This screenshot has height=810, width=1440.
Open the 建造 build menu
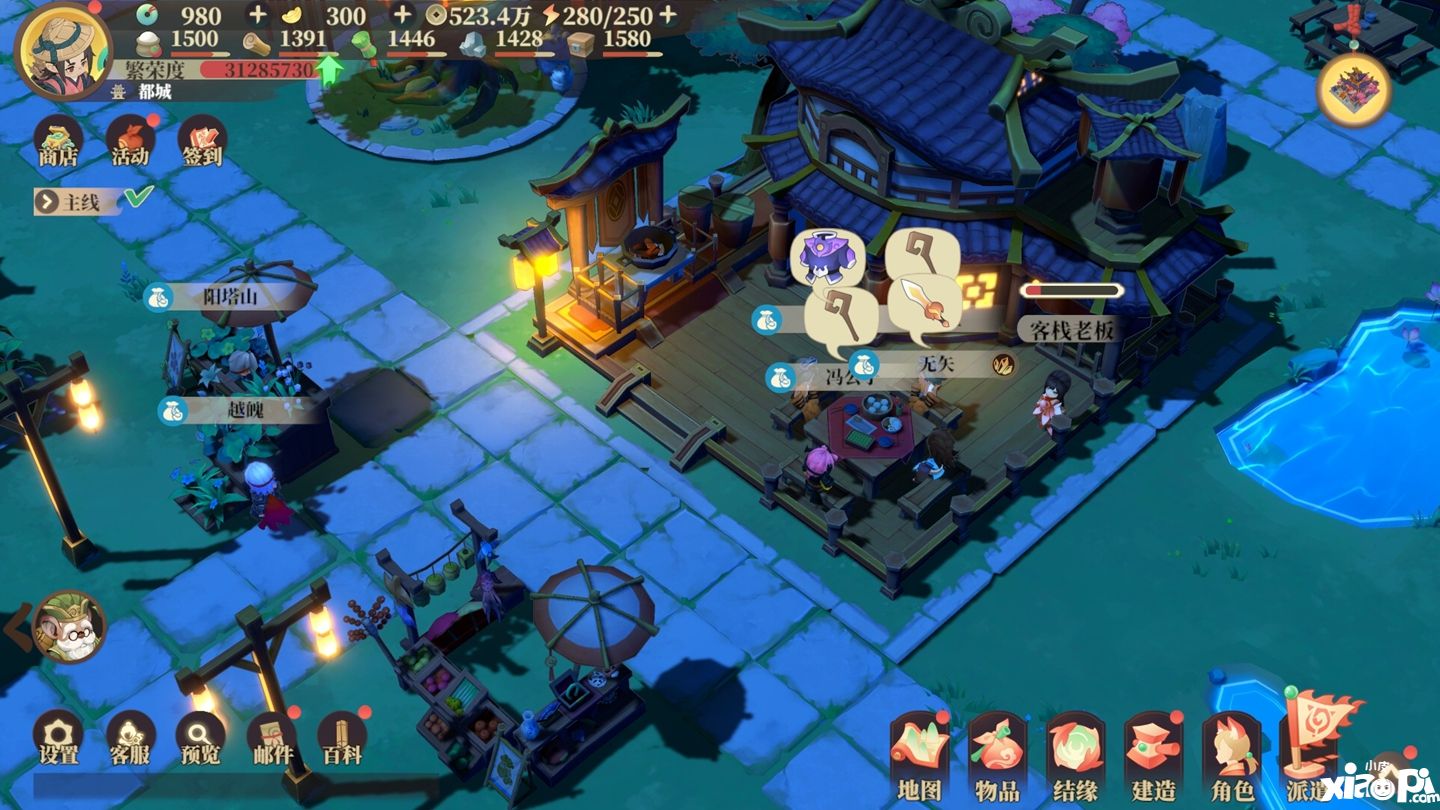click(x=1153, y=759)
